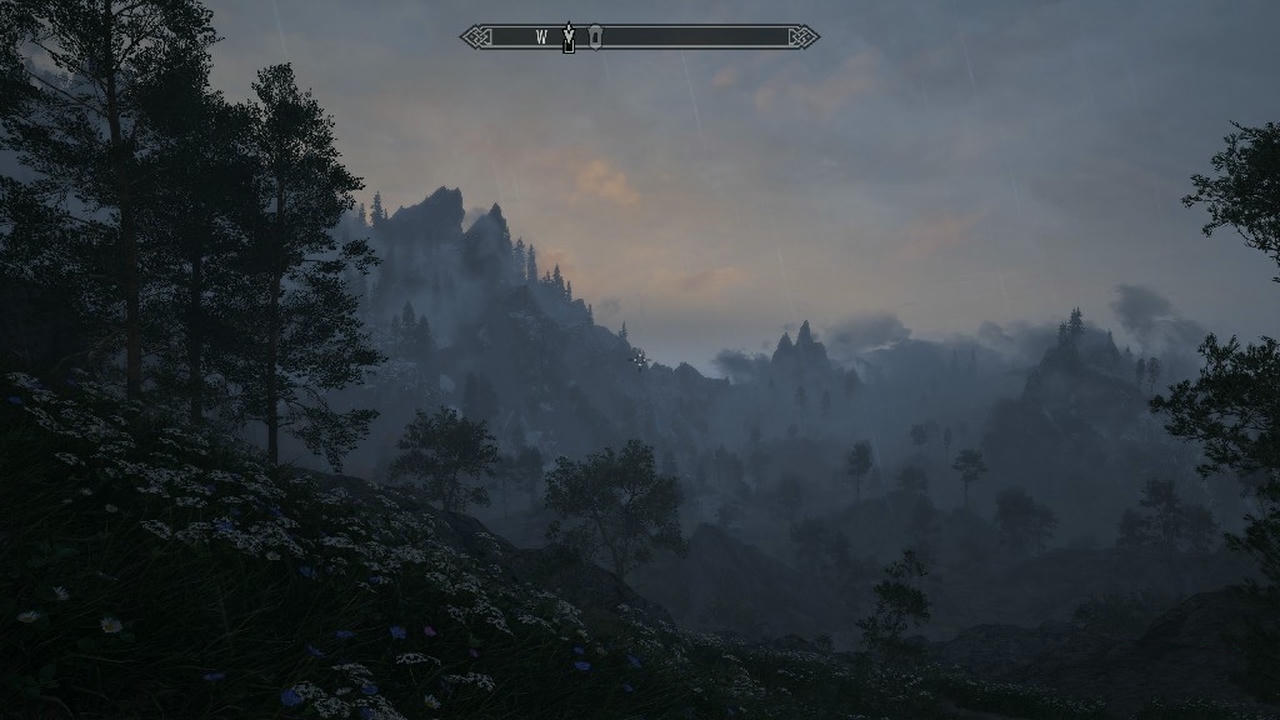This screenshot has height=720, width=1280.
Task: Select the shield-shaped location marker on compass
Action: coord(595,36)
